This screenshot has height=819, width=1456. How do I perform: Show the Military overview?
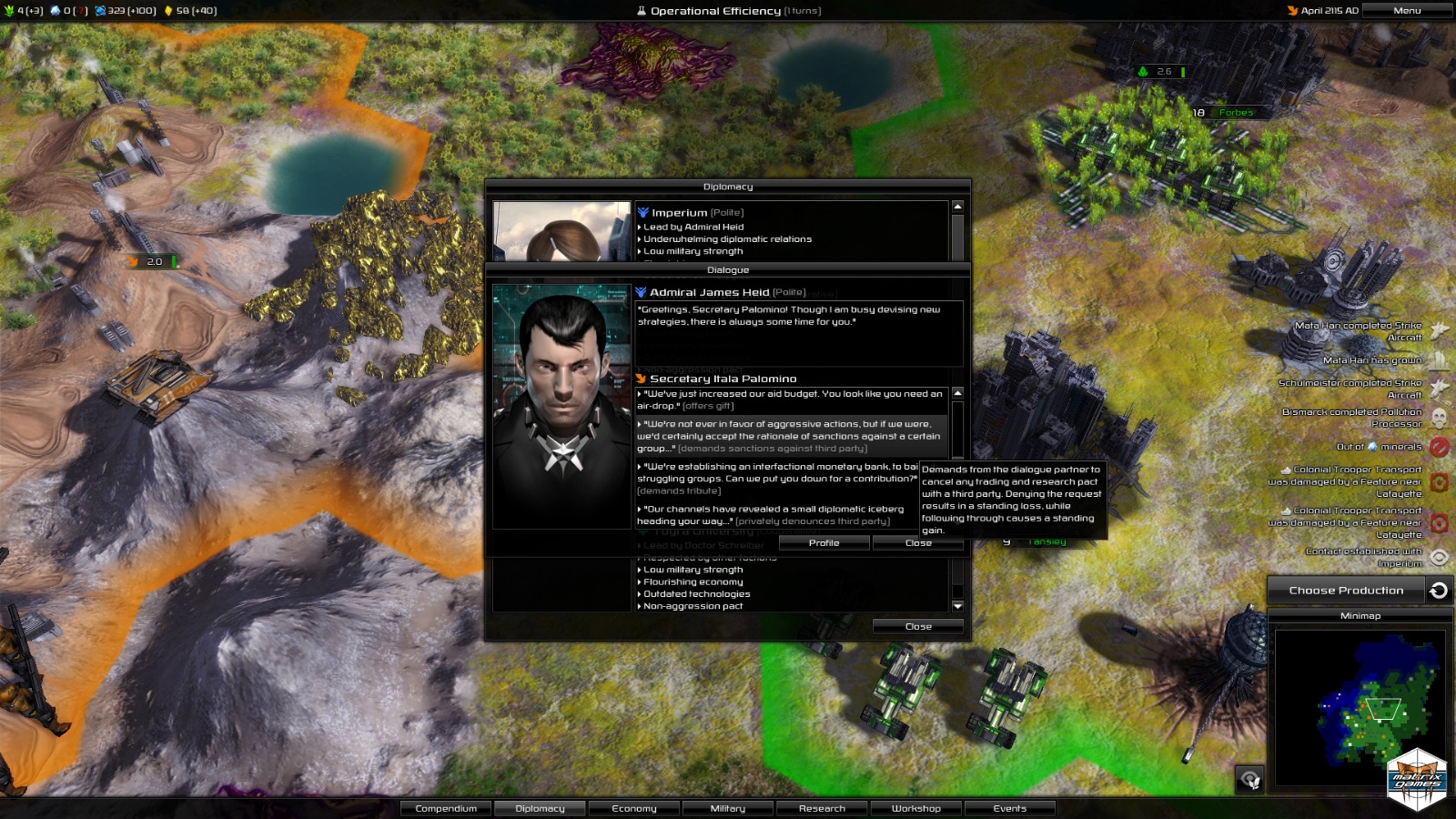click(728, 808)
